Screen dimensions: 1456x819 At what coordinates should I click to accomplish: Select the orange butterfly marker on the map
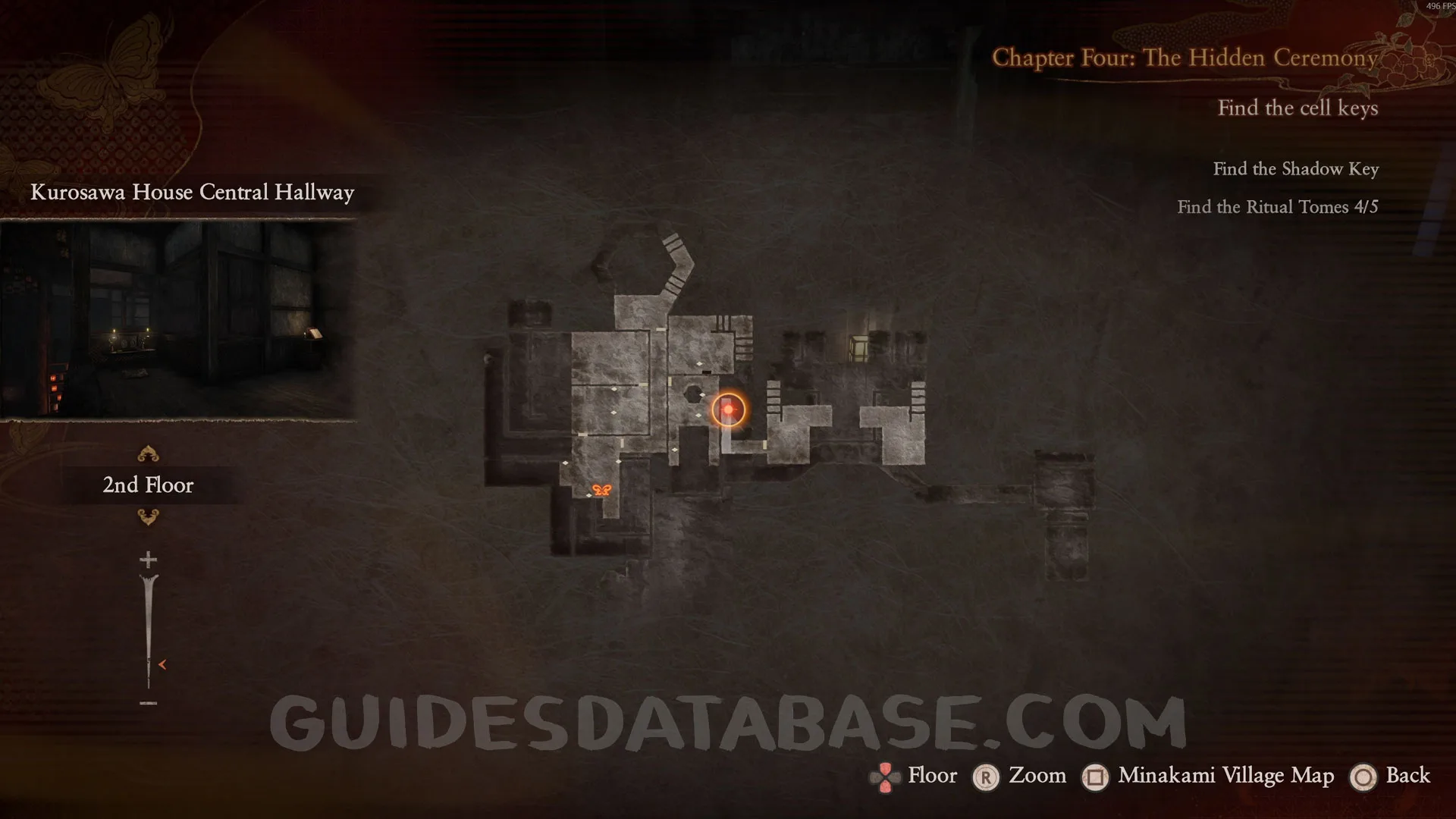(x=601, y=490)
